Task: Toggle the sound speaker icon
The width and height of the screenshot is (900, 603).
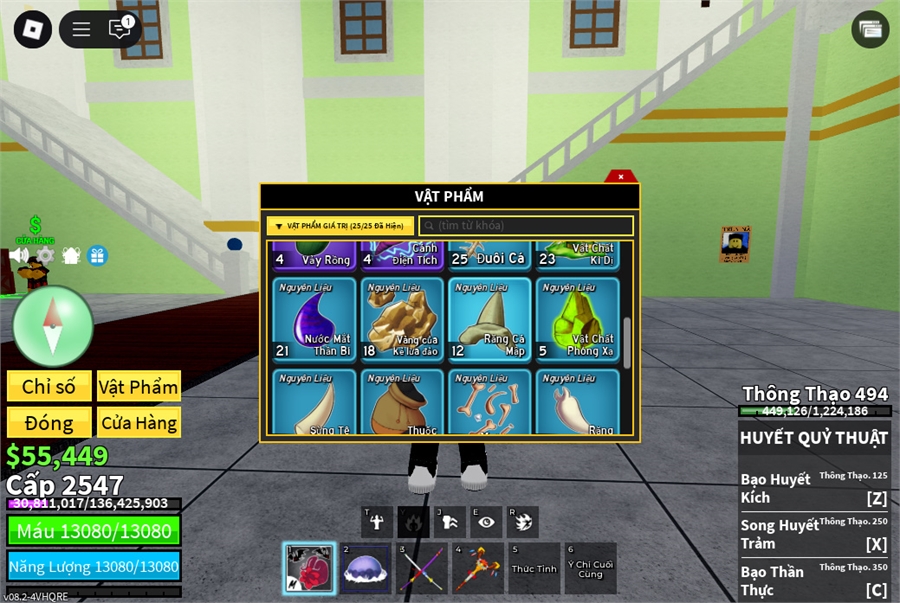Action: (x=19, y=255)
